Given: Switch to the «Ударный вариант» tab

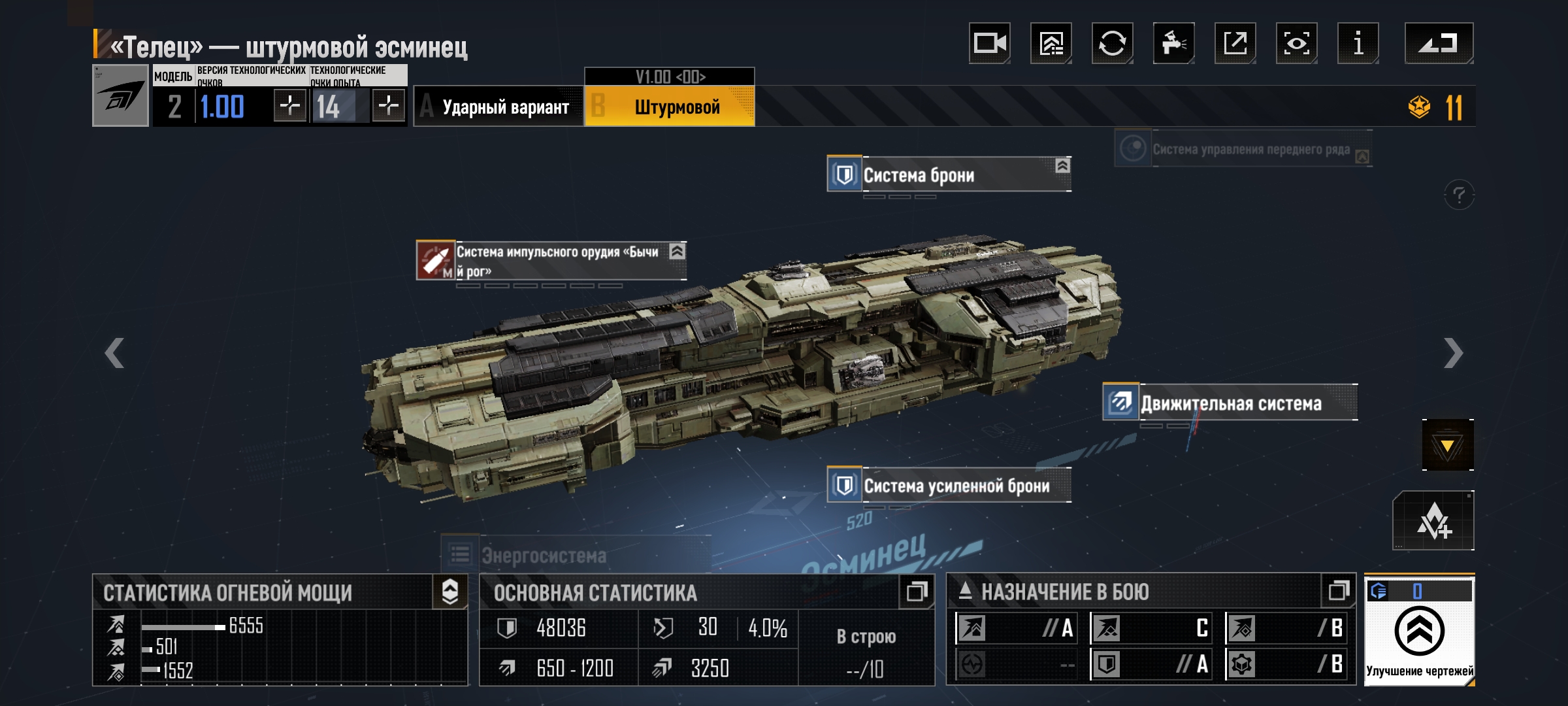Looking at the screenshot, I should pyautogui.click(x=499, y=107).
